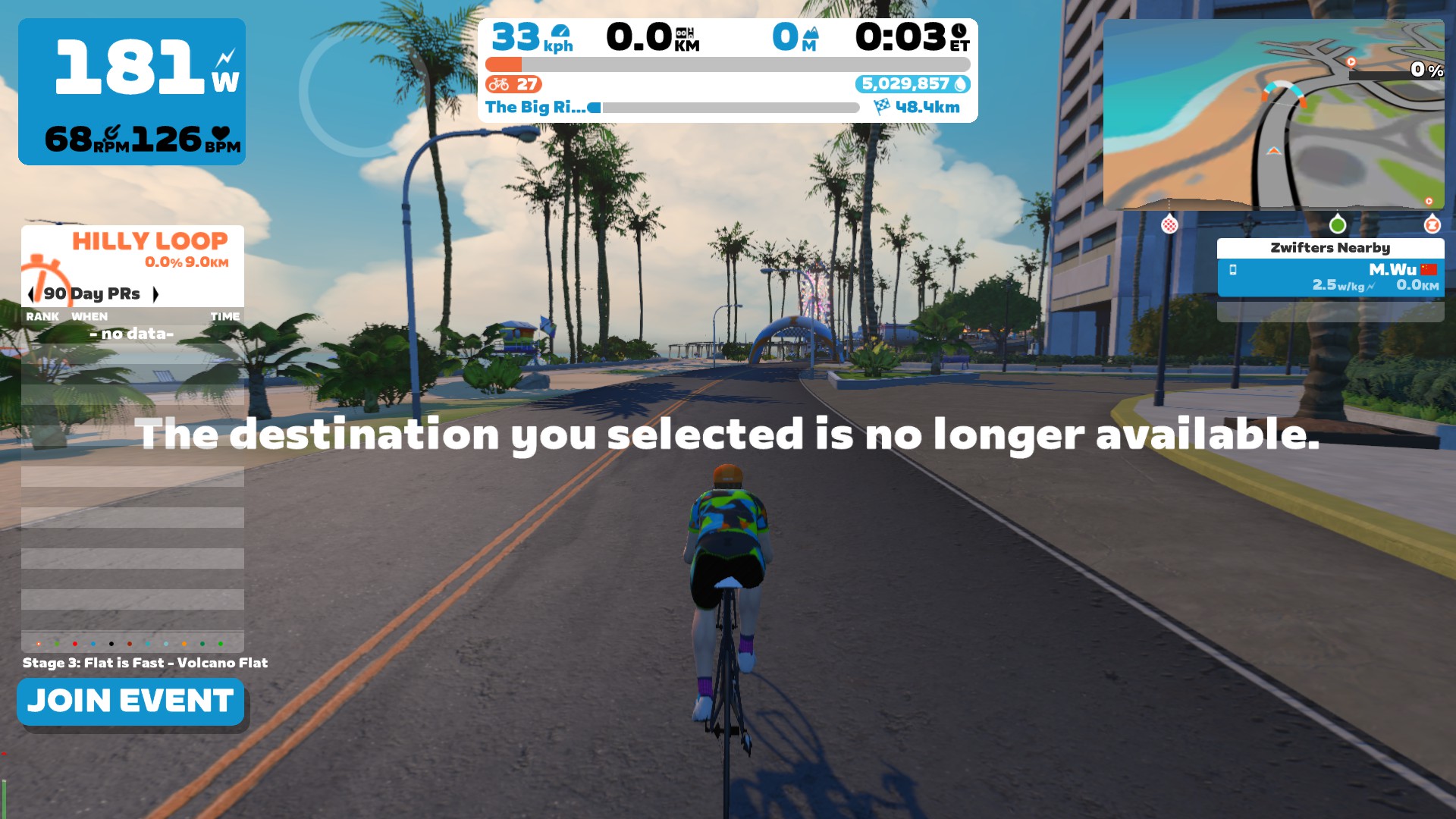
Task: Click the bike icon showing 27 riders
Action: 500,85
